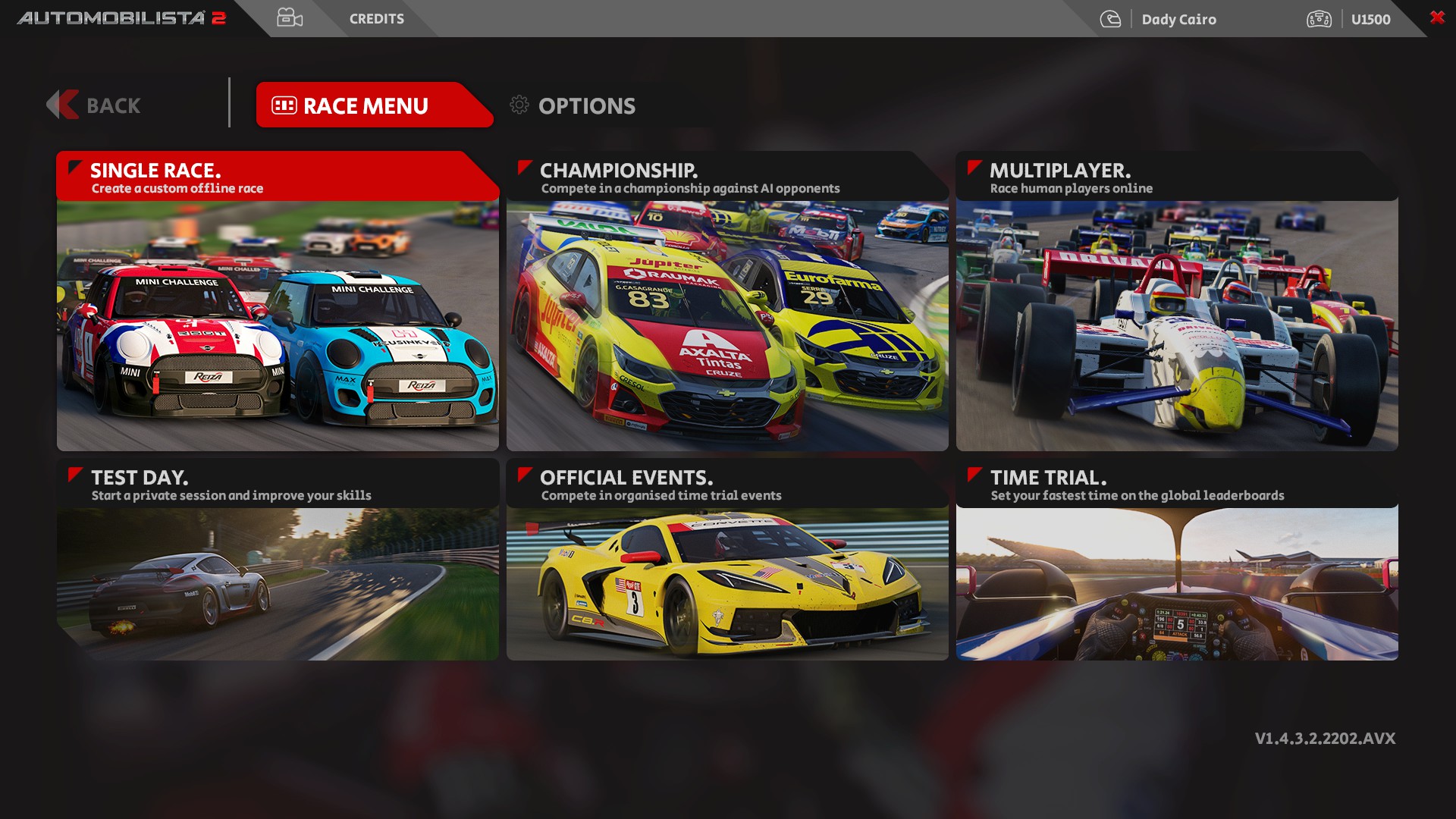
Task: Select the Time Trial mode
Action: coord(1177,561)
